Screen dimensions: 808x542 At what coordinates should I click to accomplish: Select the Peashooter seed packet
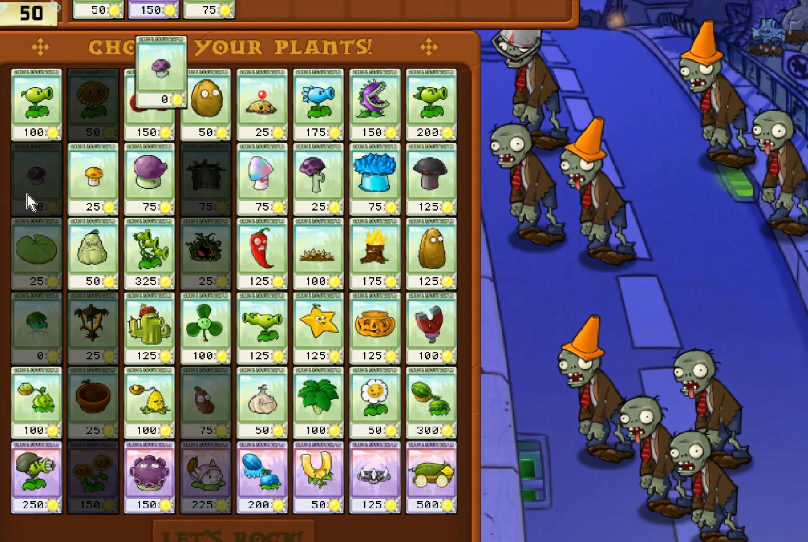point(38,103)
